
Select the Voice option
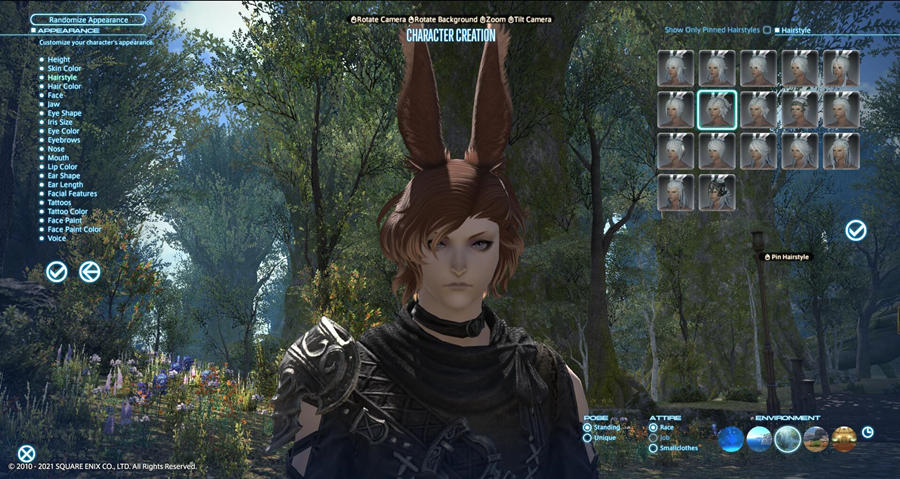tap(57, 238)
